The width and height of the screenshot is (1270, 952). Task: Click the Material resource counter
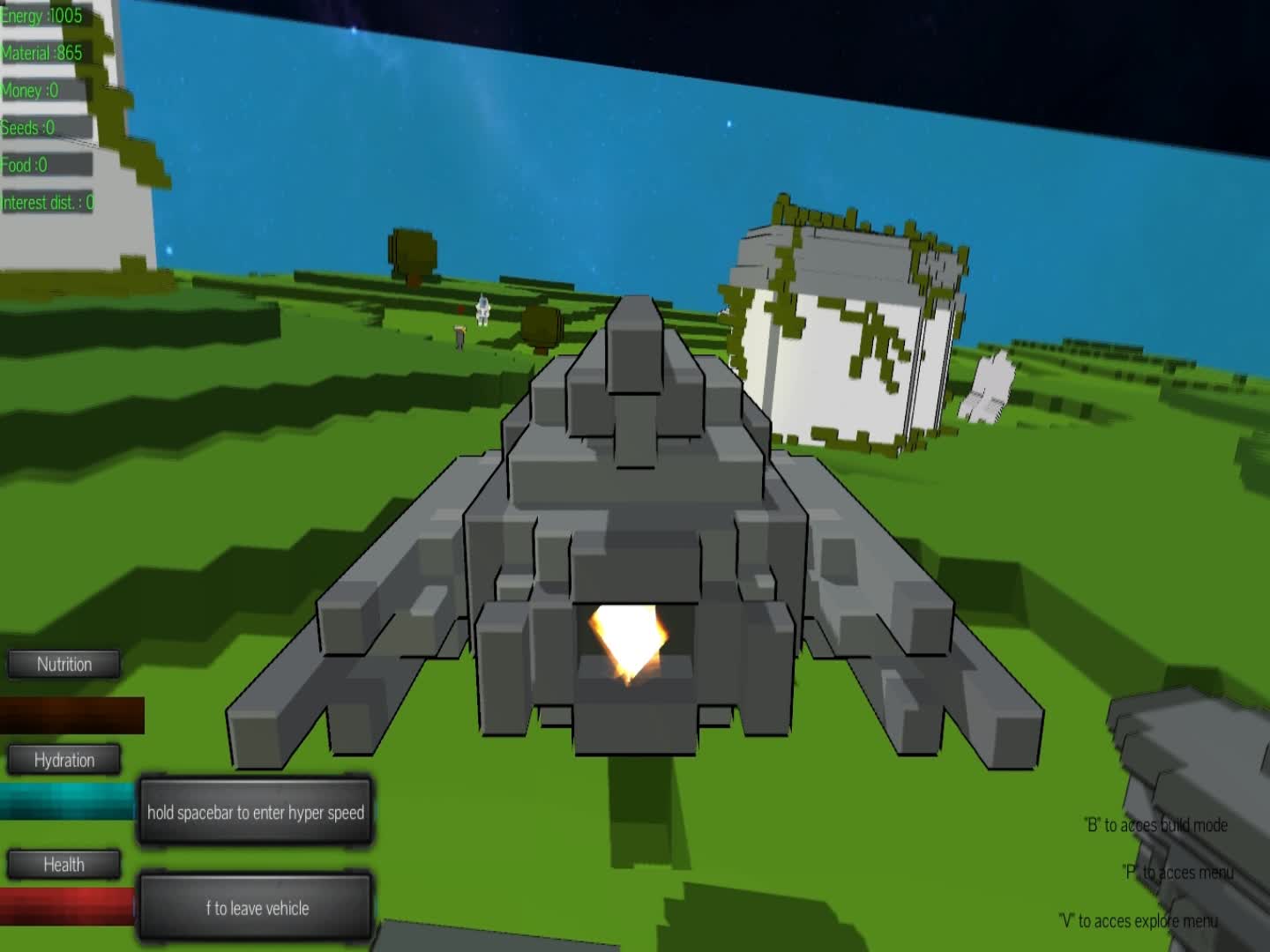pyautogui.click(x=41, y=51)
